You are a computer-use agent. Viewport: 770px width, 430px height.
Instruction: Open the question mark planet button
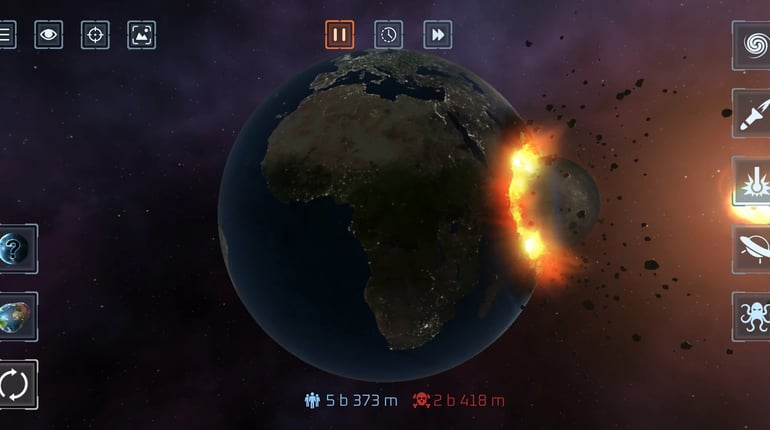(x=18, y=249)
